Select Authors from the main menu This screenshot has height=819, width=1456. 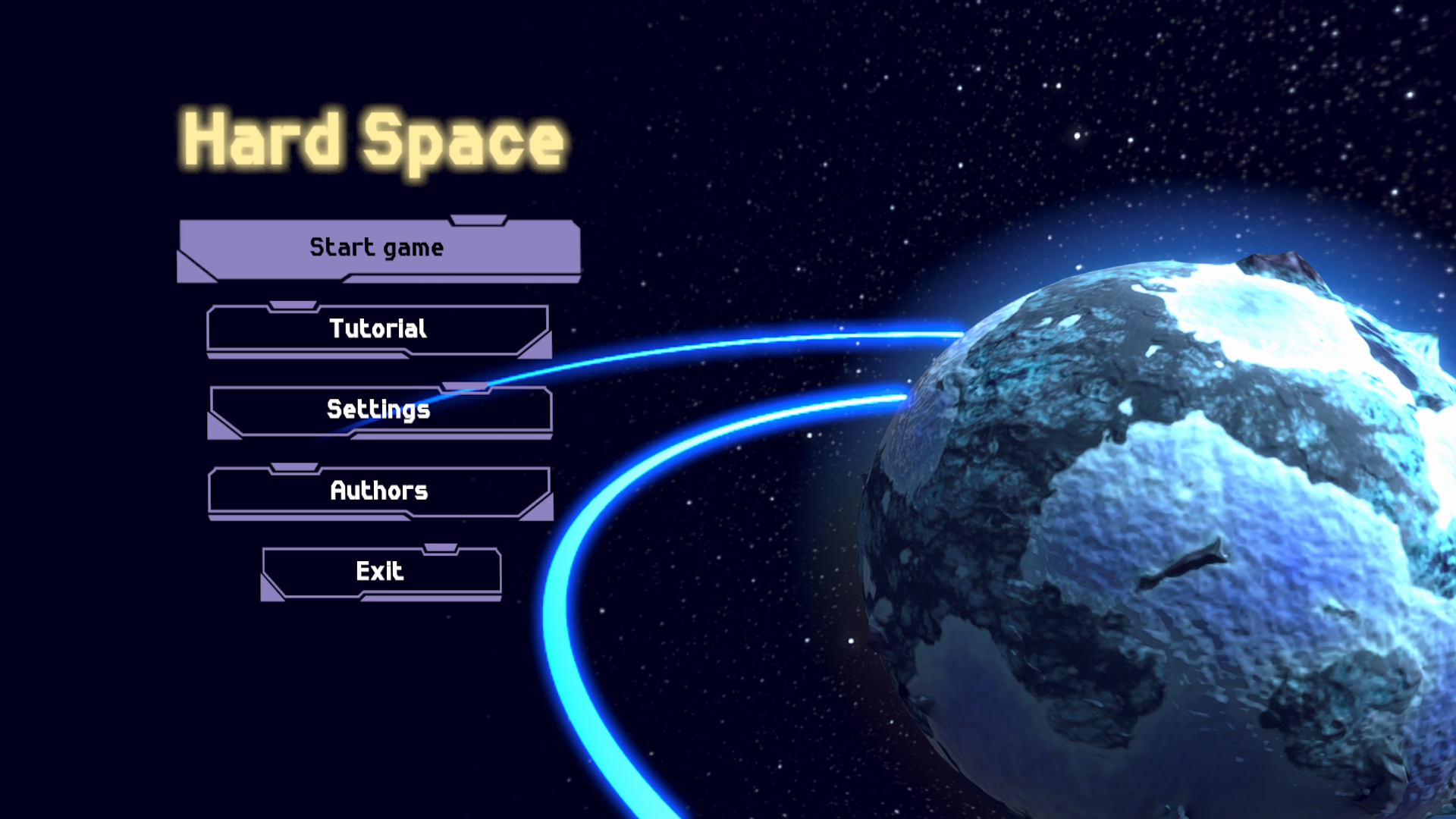[x=378, y=492]
